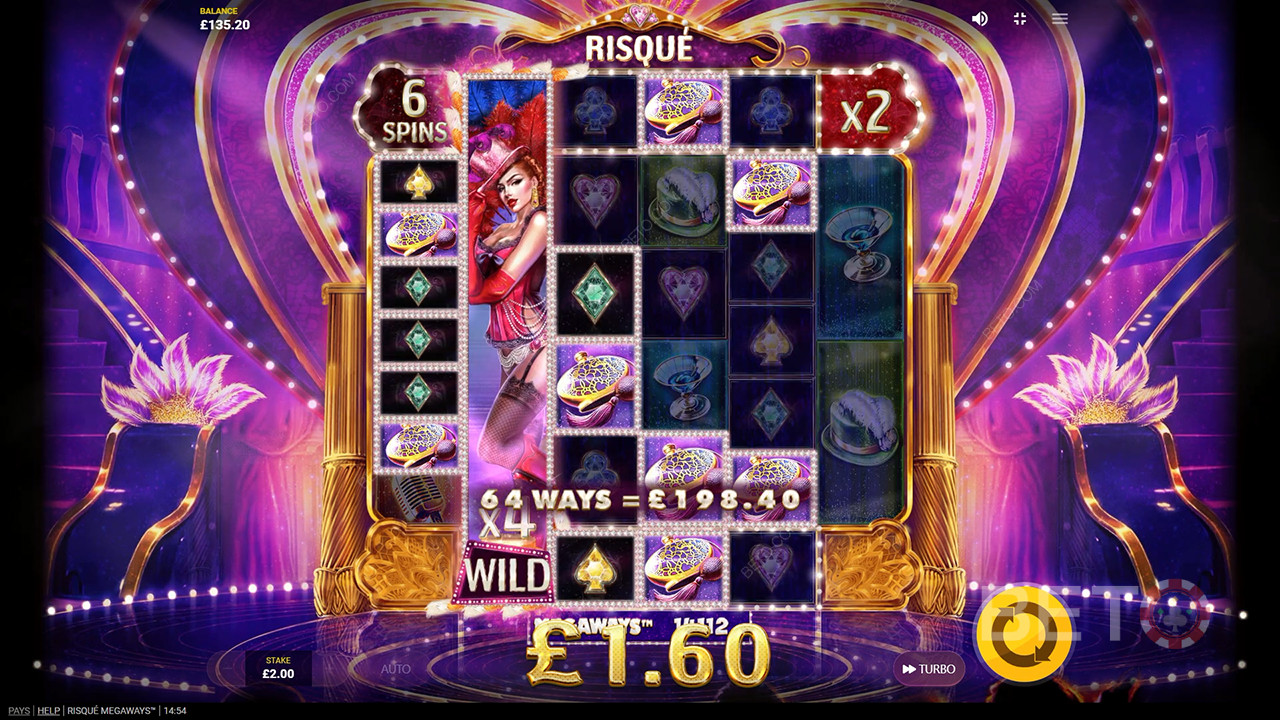1280x720 pixels.
Task: Spin the reels with the yellow button
Action: [x=1024, y=631]
